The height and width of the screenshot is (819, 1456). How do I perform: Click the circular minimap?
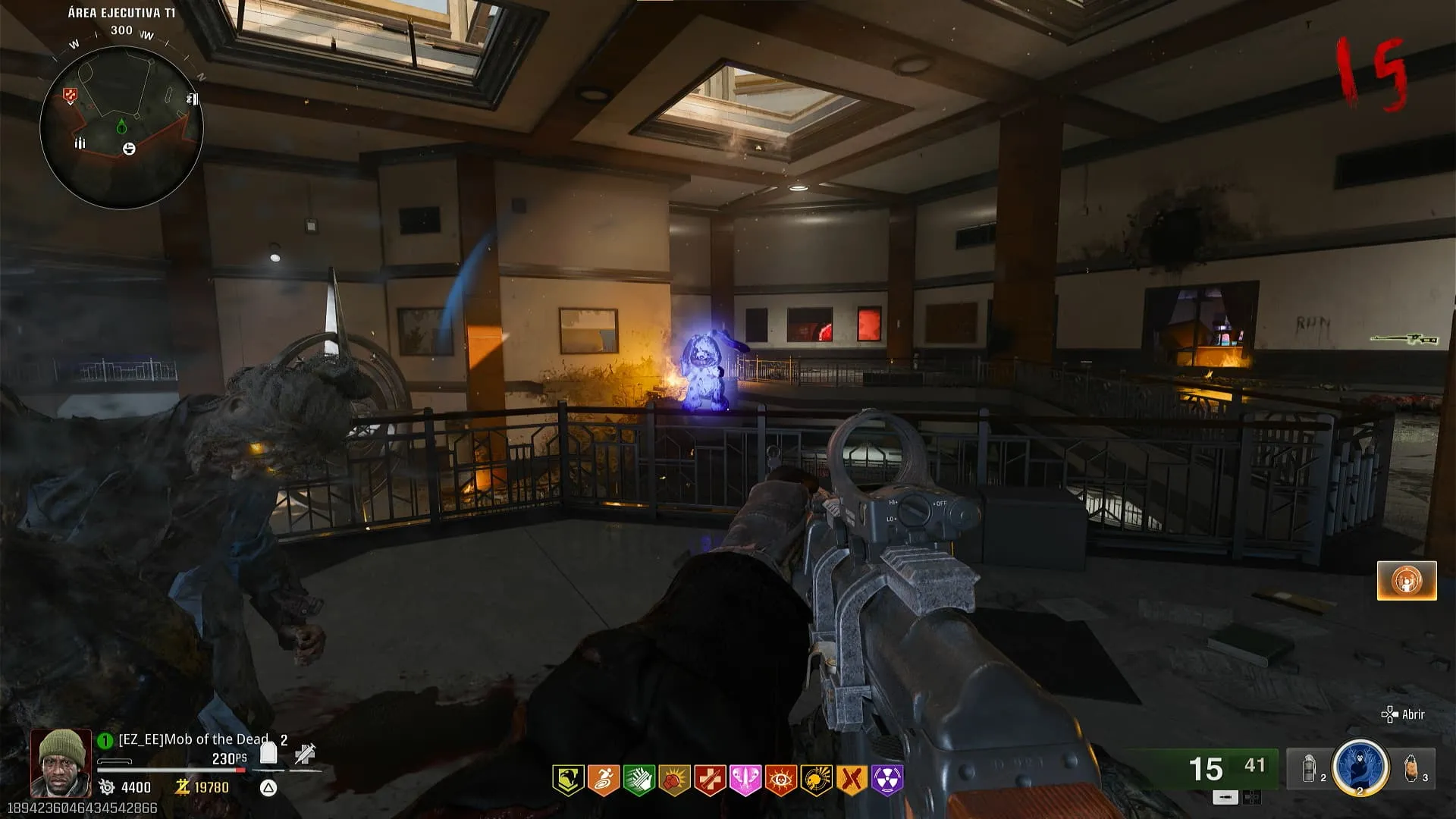[x=121, y=127]
